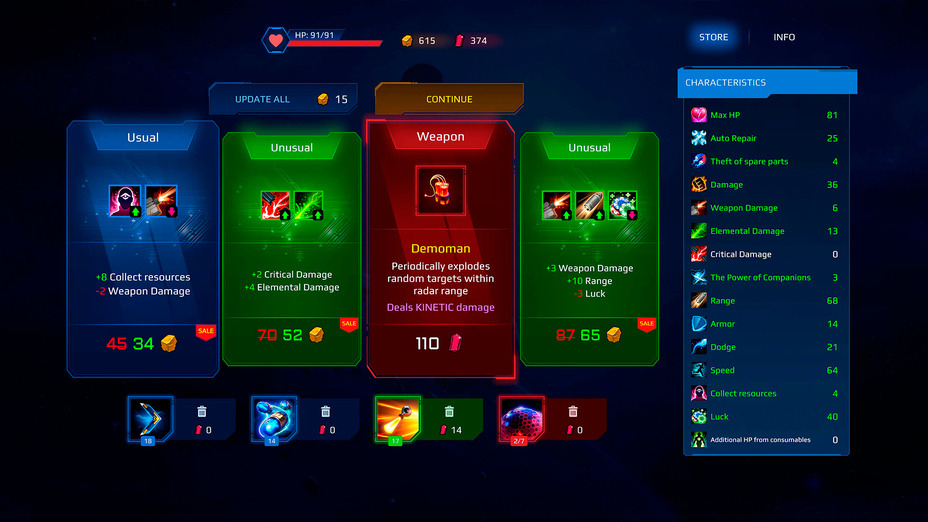This screenshot has height=522, width=928.
Task: Select the Store tab
Action: (714, 37)
